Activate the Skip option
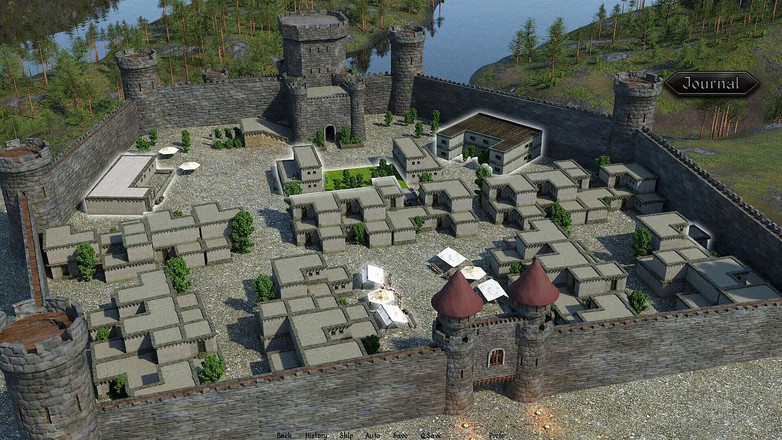 click(345, 435)
